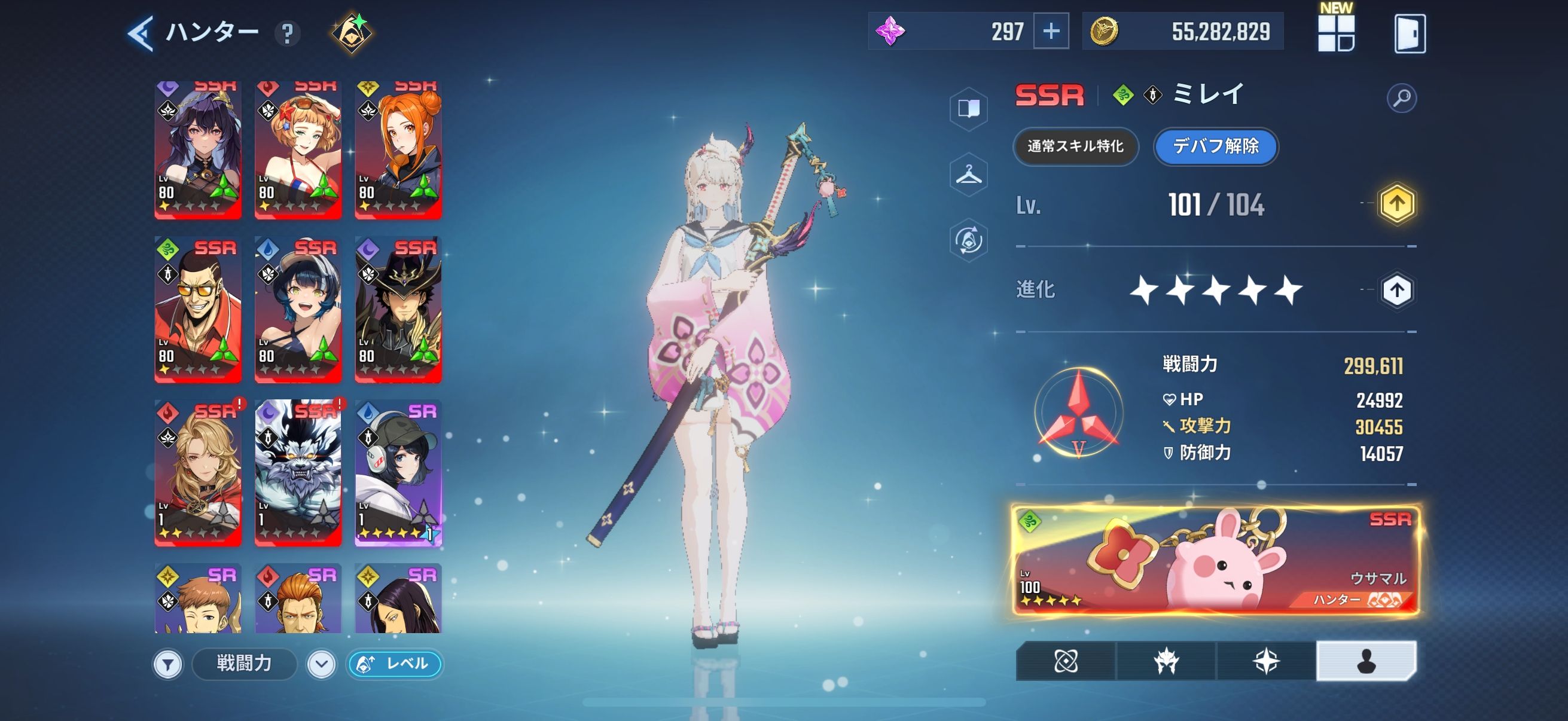Select the 通常スキル特化 tag button
The image size is (1568, 721).
(1075, 146)
